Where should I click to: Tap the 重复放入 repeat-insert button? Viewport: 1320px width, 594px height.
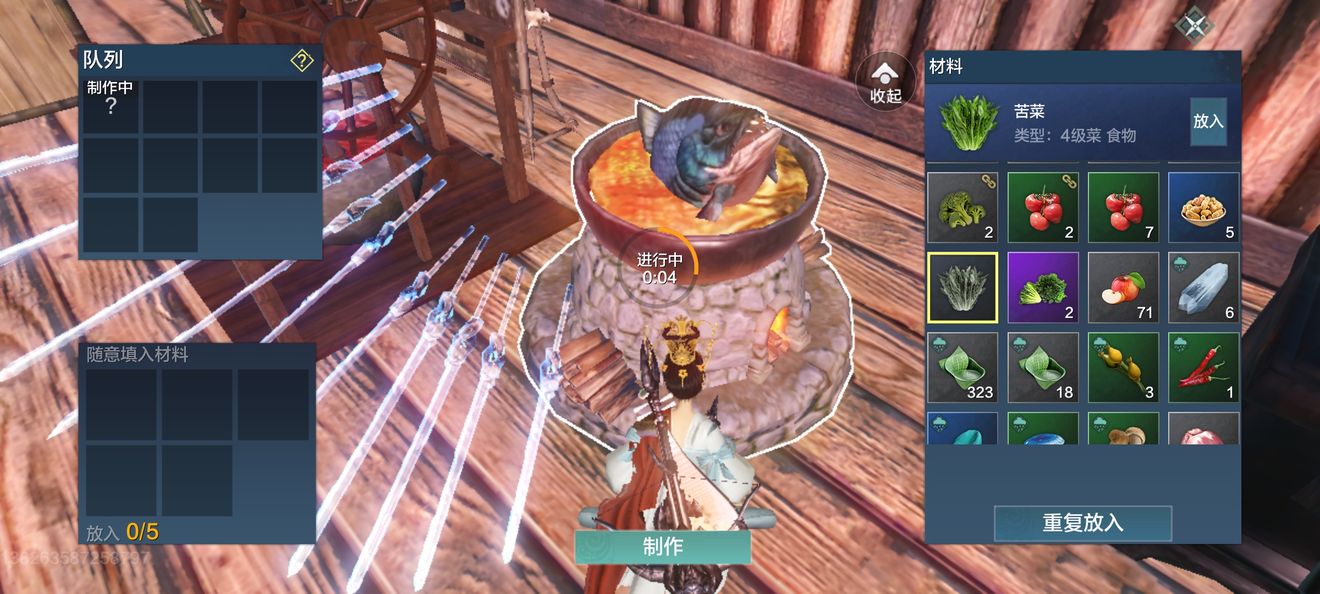[1082, 523]
